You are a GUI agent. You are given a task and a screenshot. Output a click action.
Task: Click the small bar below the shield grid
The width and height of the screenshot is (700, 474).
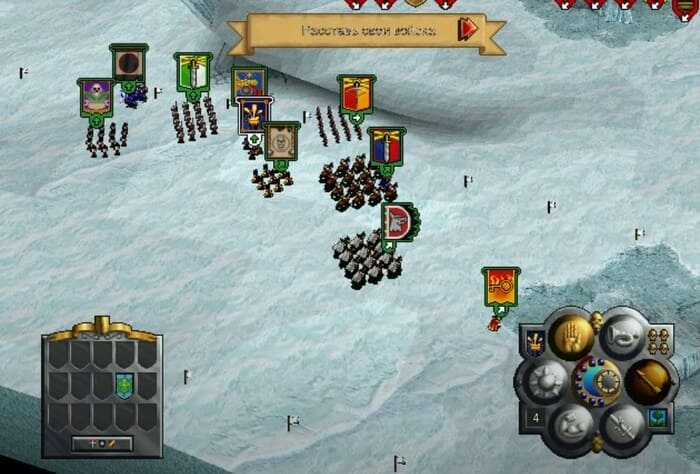[x=102, y=443]
